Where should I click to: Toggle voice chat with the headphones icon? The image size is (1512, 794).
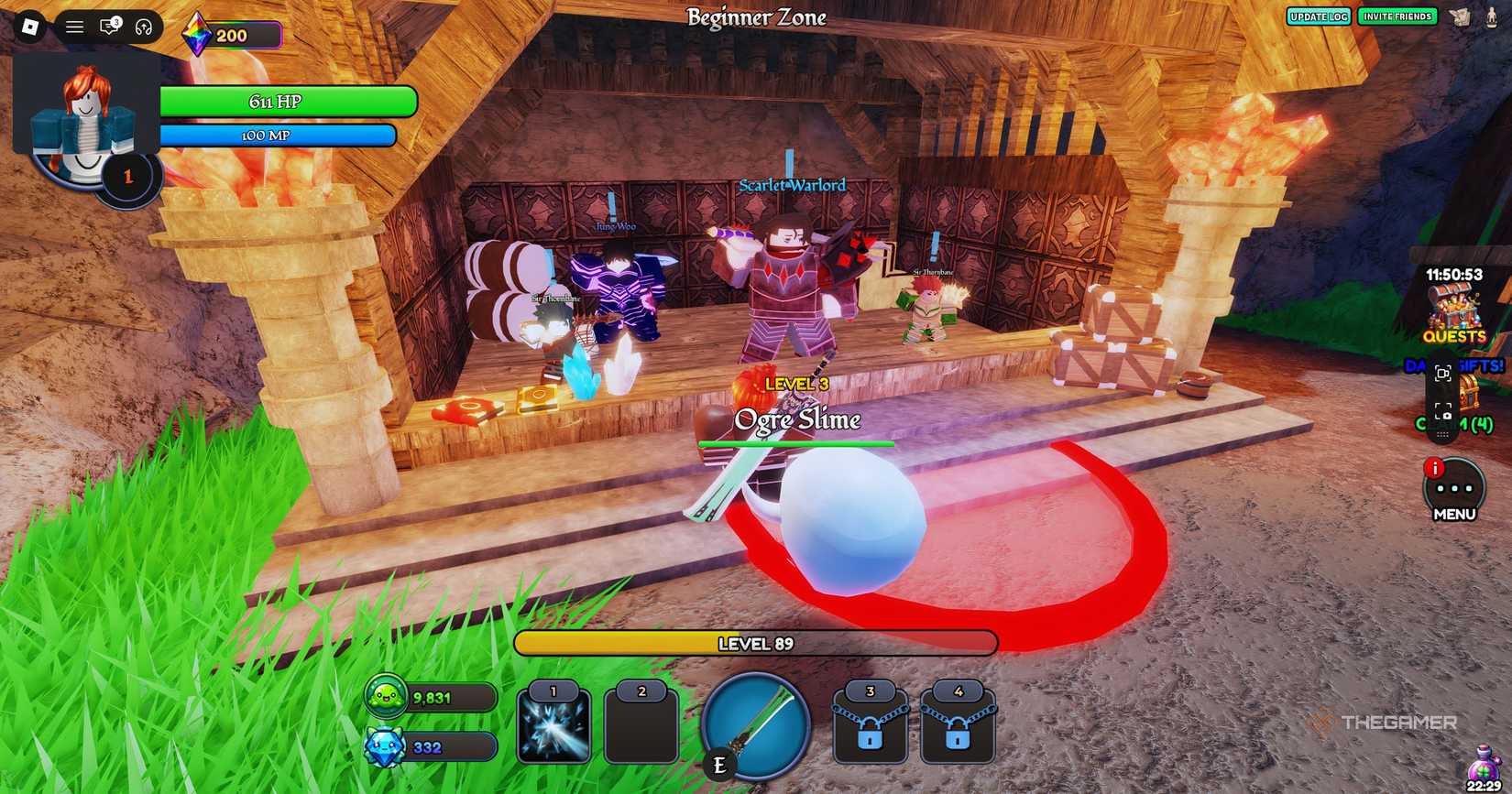pos(142,26)
